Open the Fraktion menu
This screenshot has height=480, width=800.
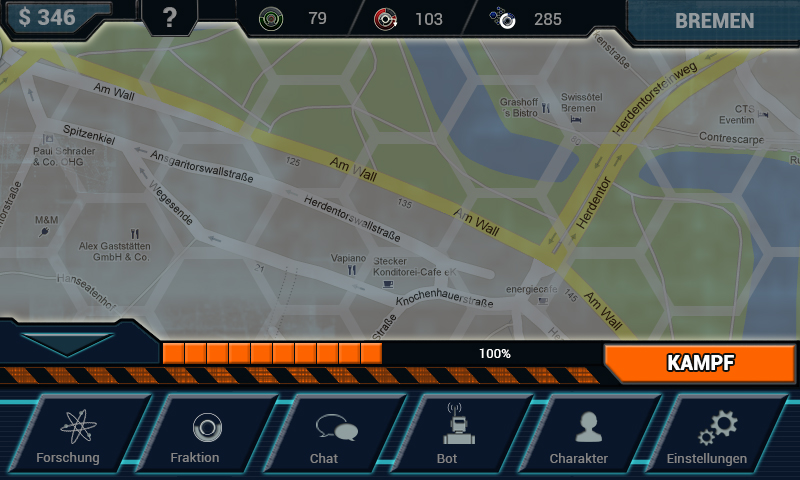(x=207, y=436)
